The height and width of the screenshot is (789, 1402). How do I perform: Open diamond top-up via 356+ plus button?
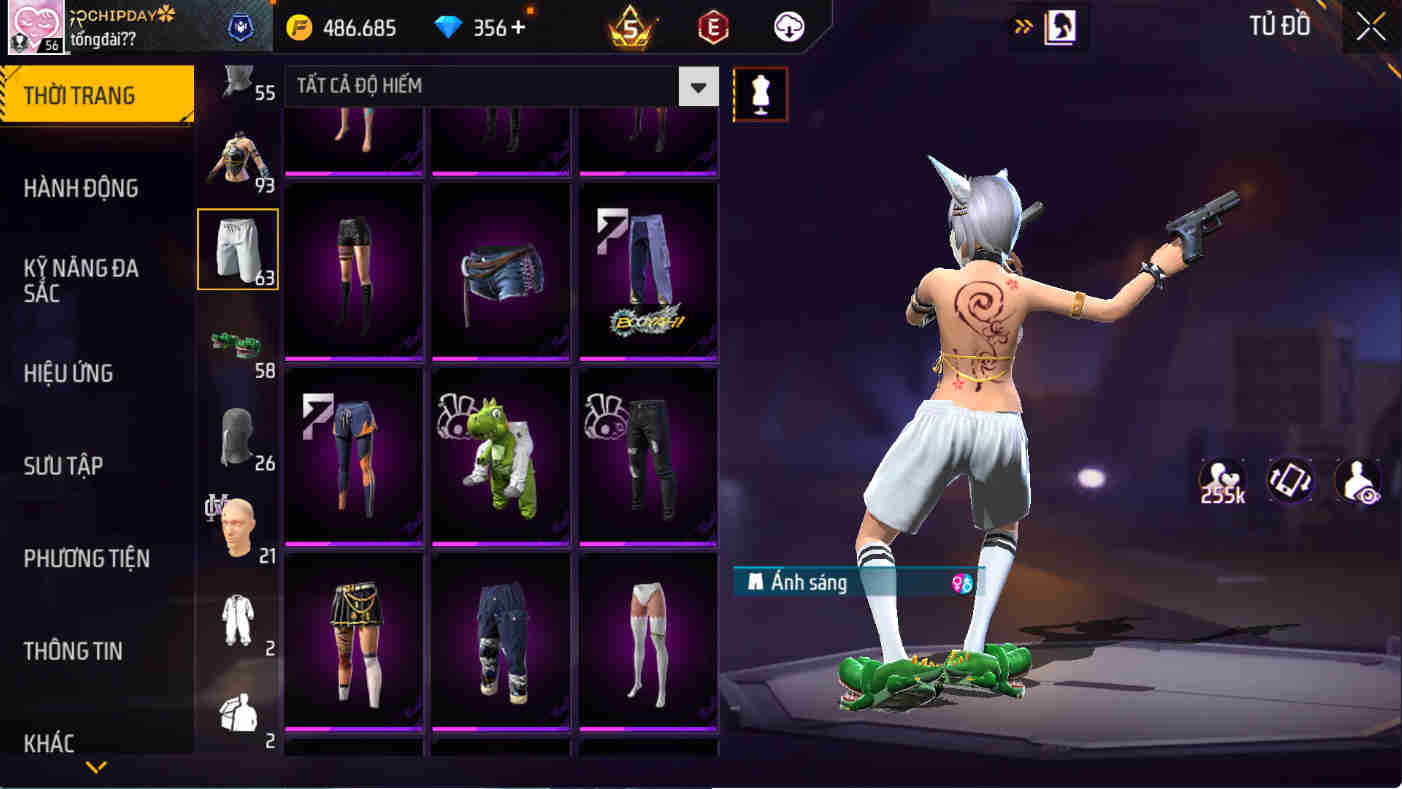[x=520, y=27]
